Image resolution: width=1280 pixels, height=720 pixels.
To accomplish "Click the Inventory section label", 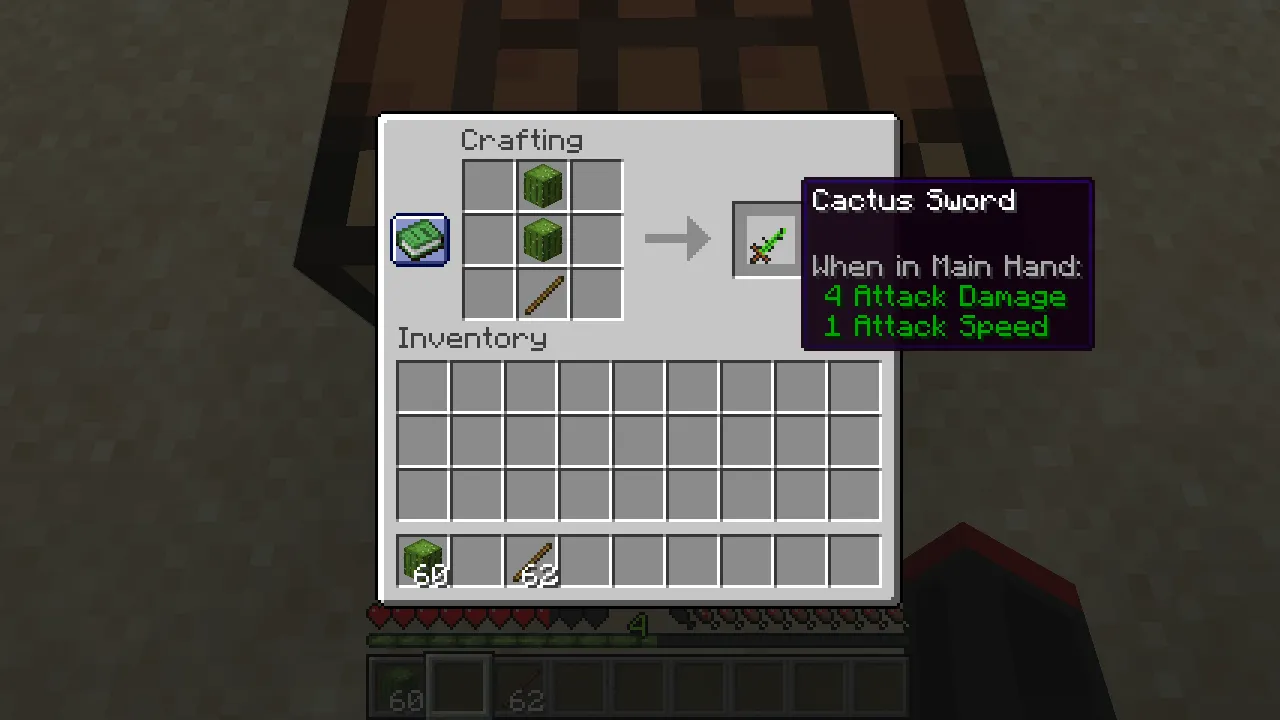I will pos(472,338).
